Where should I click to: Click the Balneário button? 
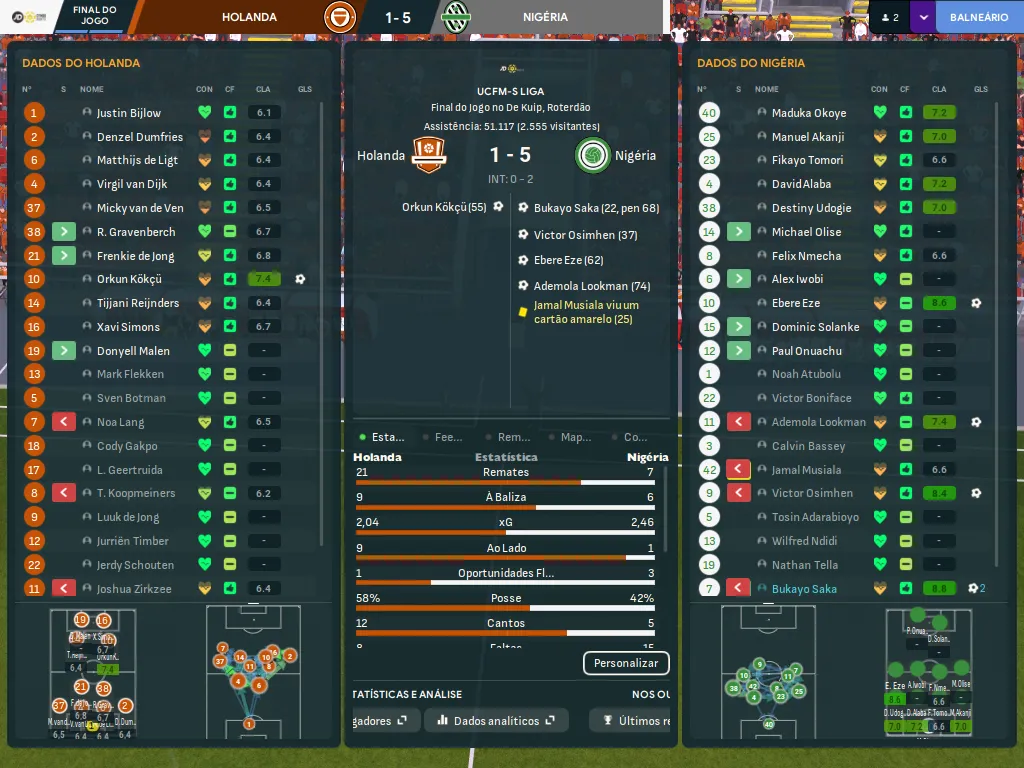(978, 17)
